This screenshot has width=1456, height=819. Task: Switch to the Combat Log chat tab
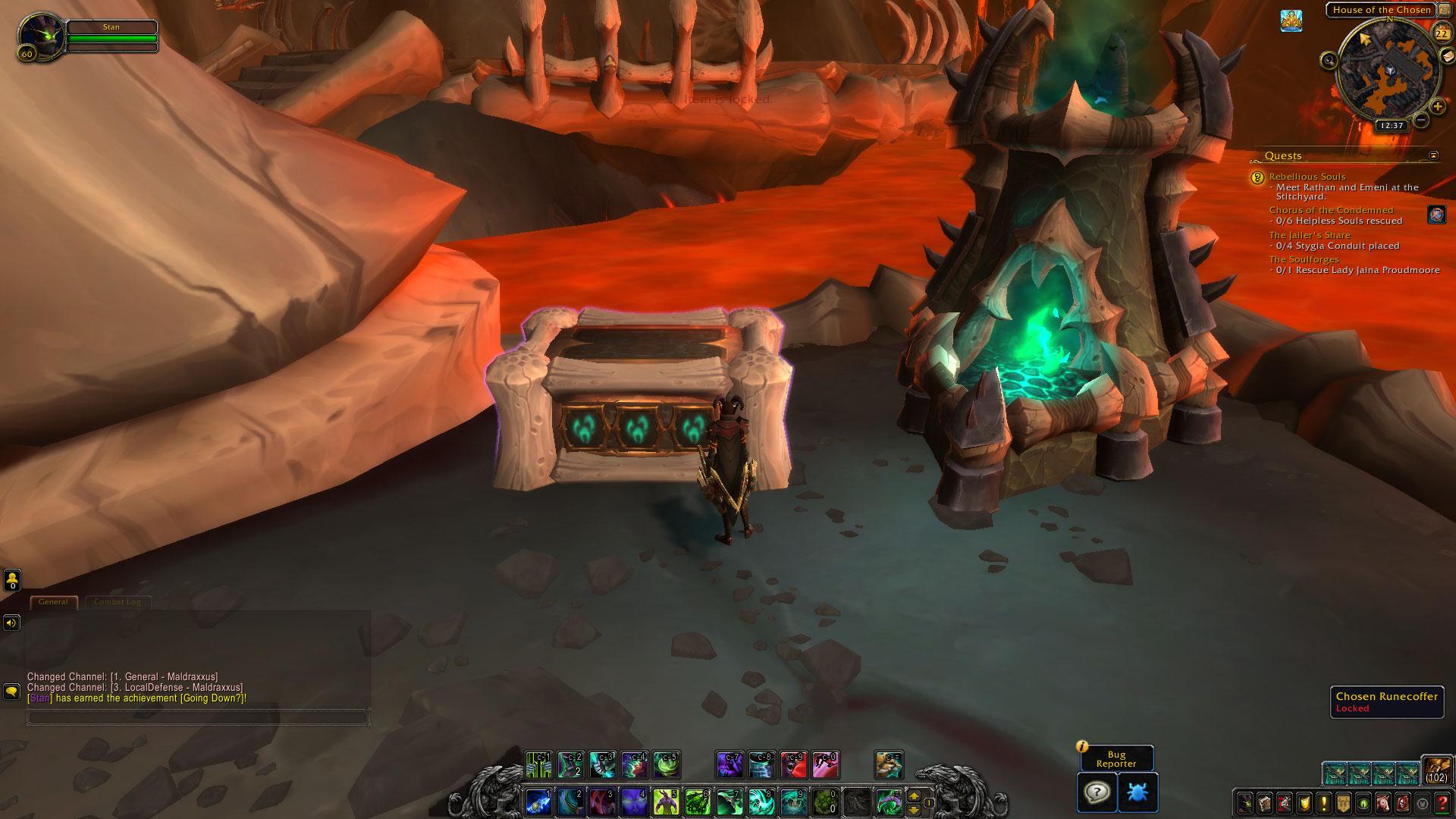click(118, 602)
